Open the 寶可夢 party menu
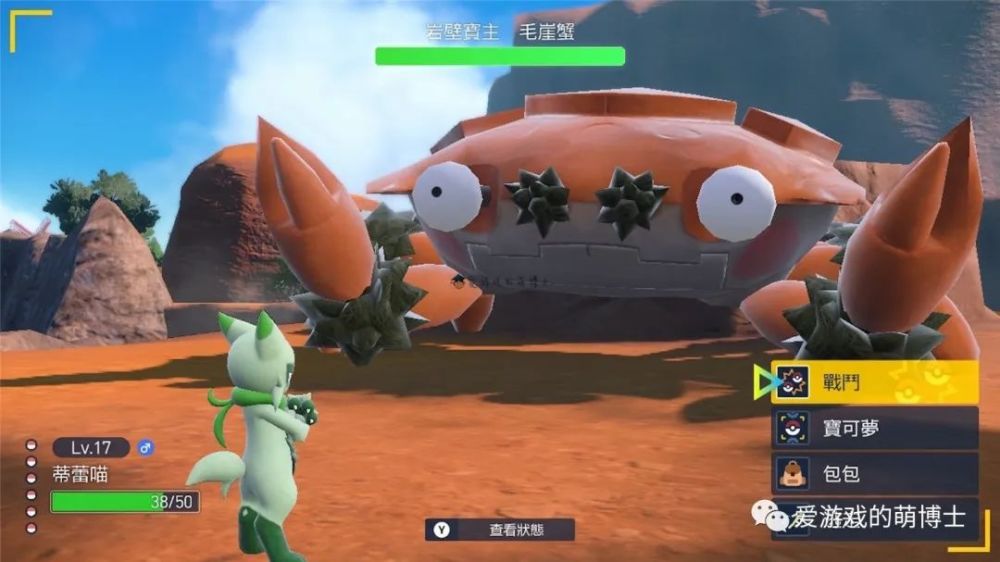 coord(873,428)
